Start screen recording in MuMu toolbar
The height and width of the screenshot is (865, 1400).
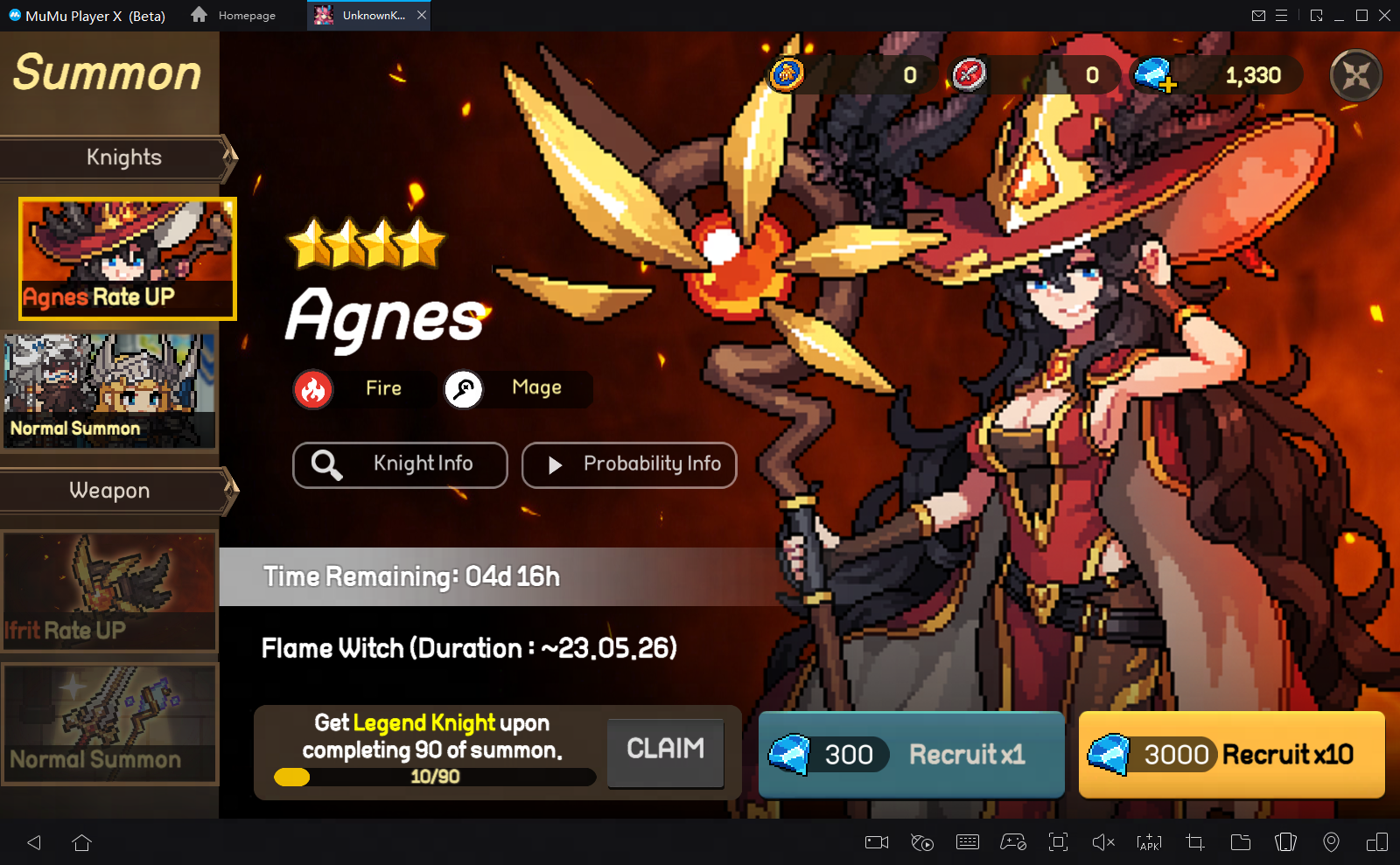(877, 842)
